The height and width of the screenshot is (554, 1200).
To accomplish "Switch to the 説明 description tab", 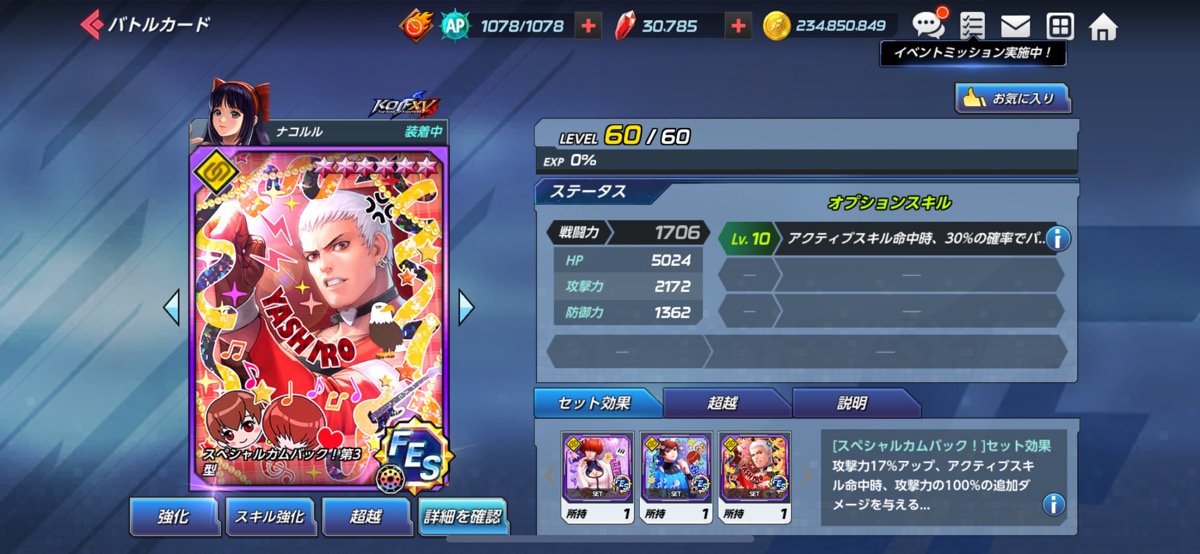I will (853, 403).
